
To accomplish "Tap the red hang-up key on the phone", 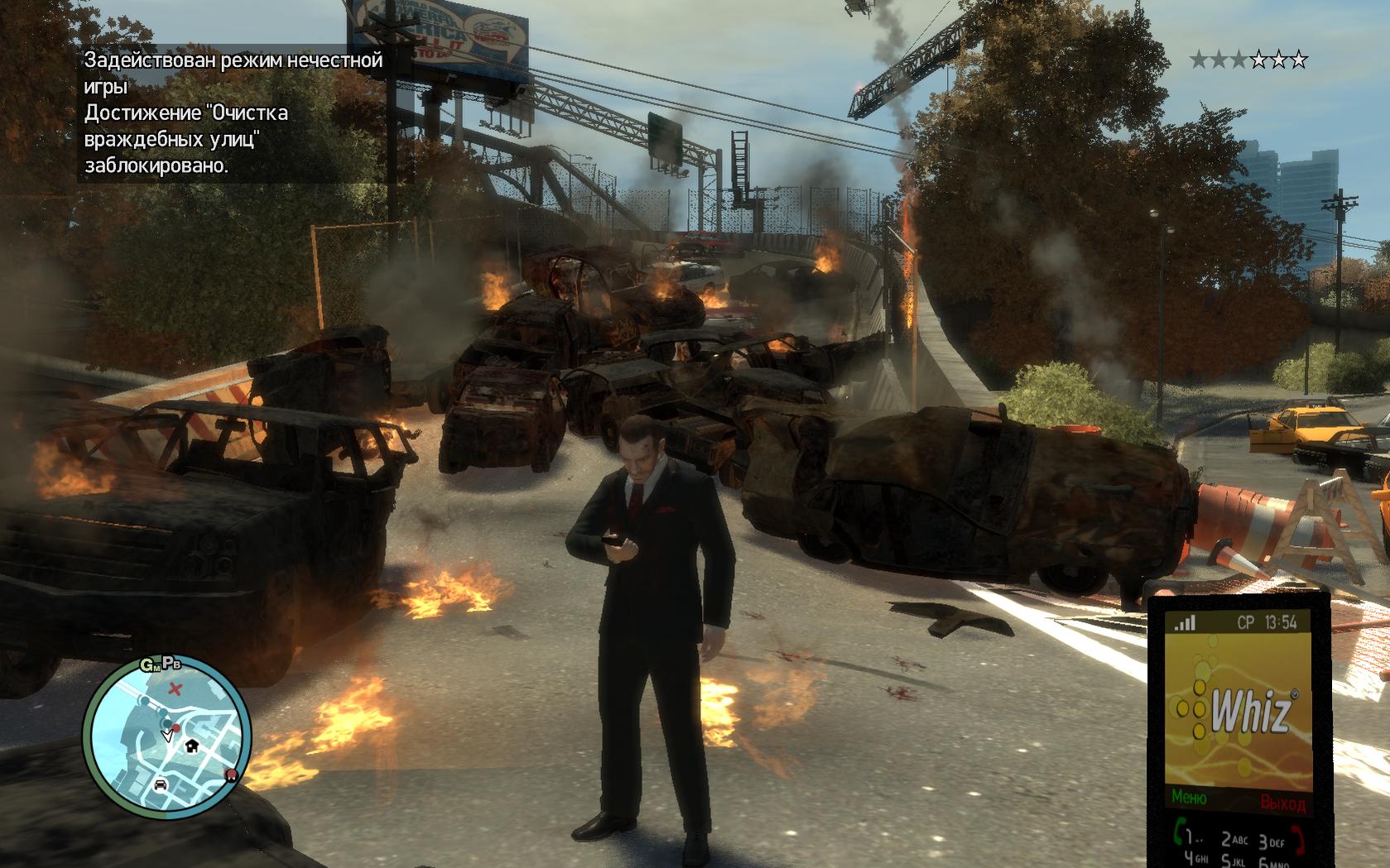I will 1296,840.
